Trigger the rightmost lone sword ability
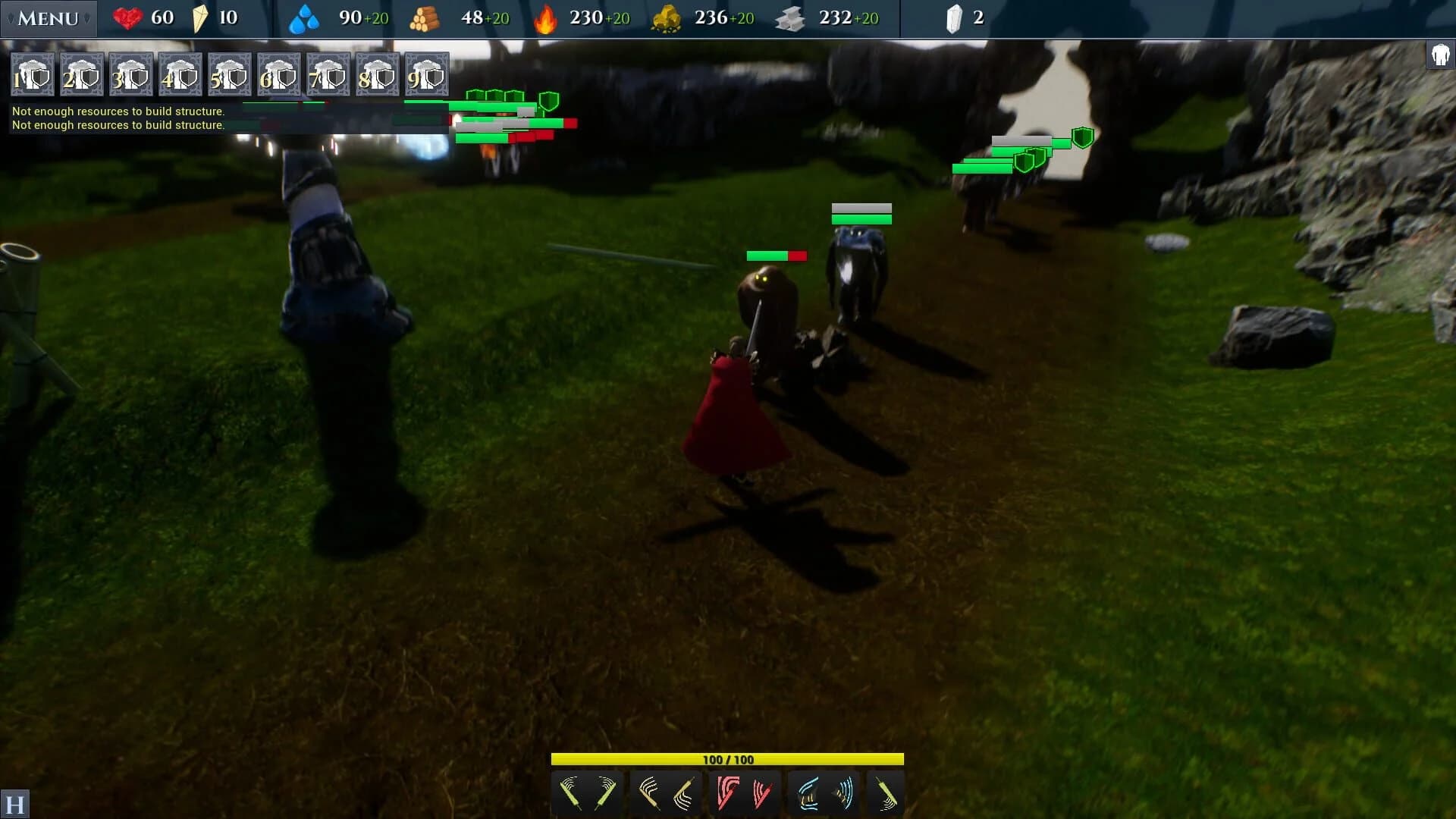The image size is (1456, 819). click(885, 792)
